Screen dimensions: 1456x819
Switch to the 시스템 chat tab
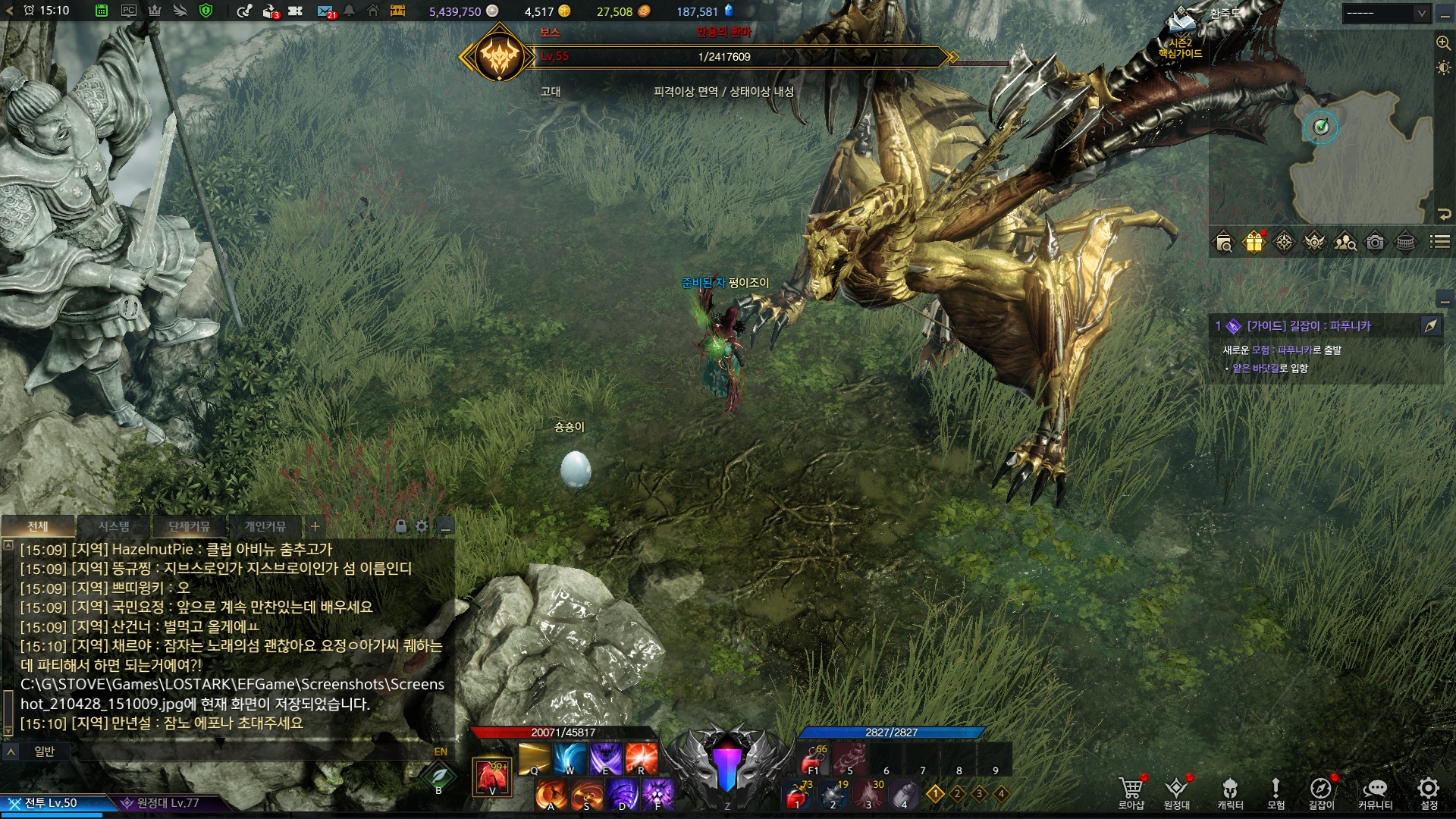114,526
